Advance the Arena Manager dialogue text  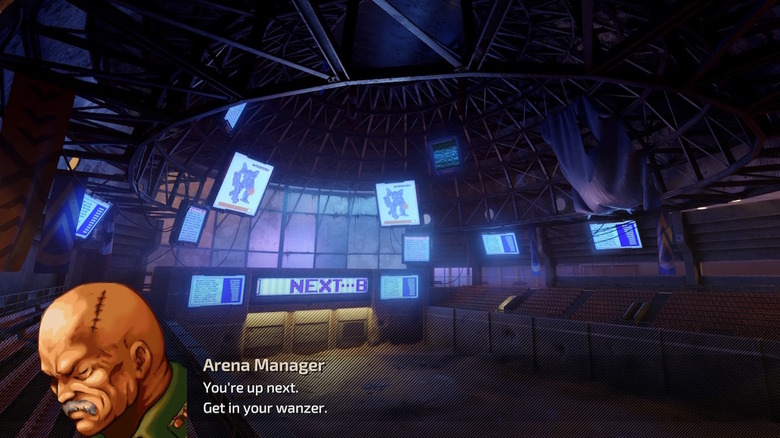[x=400, y=390]
